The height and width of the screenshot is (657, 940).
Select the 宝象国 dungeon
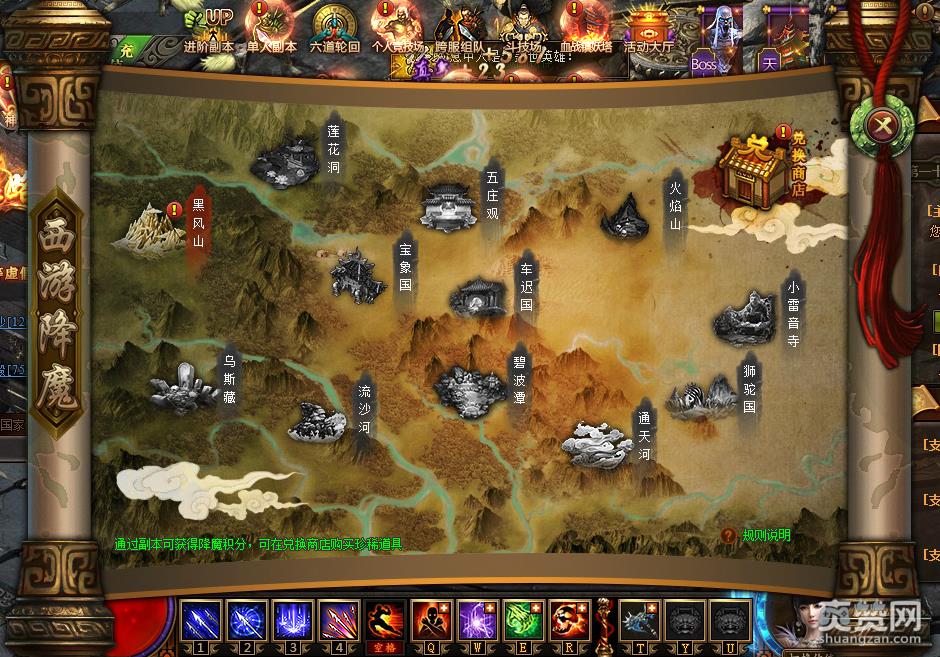click(358, 273)
